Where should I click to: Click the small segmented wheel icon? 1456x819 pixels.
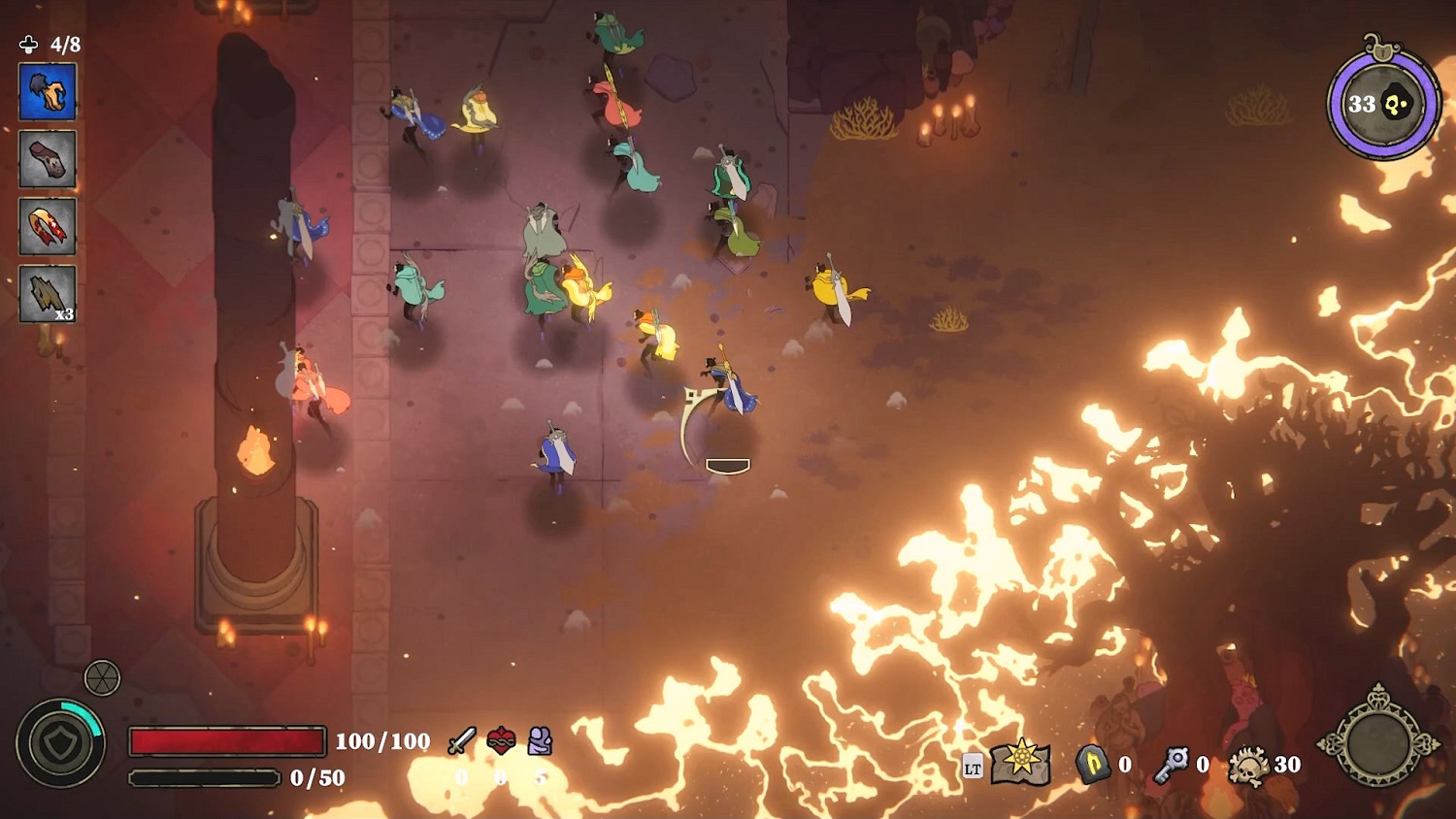coord(102,678)
